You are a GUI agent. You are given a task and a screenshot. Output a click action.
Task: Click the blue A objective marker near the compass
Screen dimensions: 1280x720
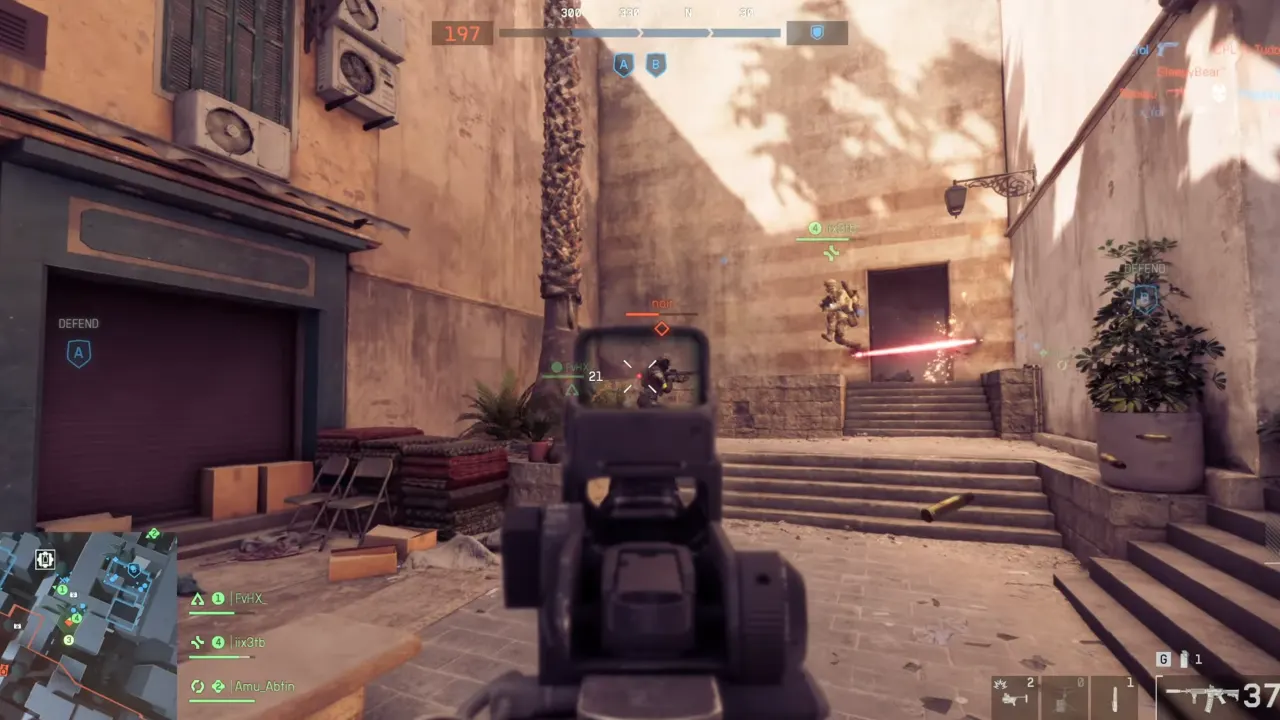[x=624, y=66]
